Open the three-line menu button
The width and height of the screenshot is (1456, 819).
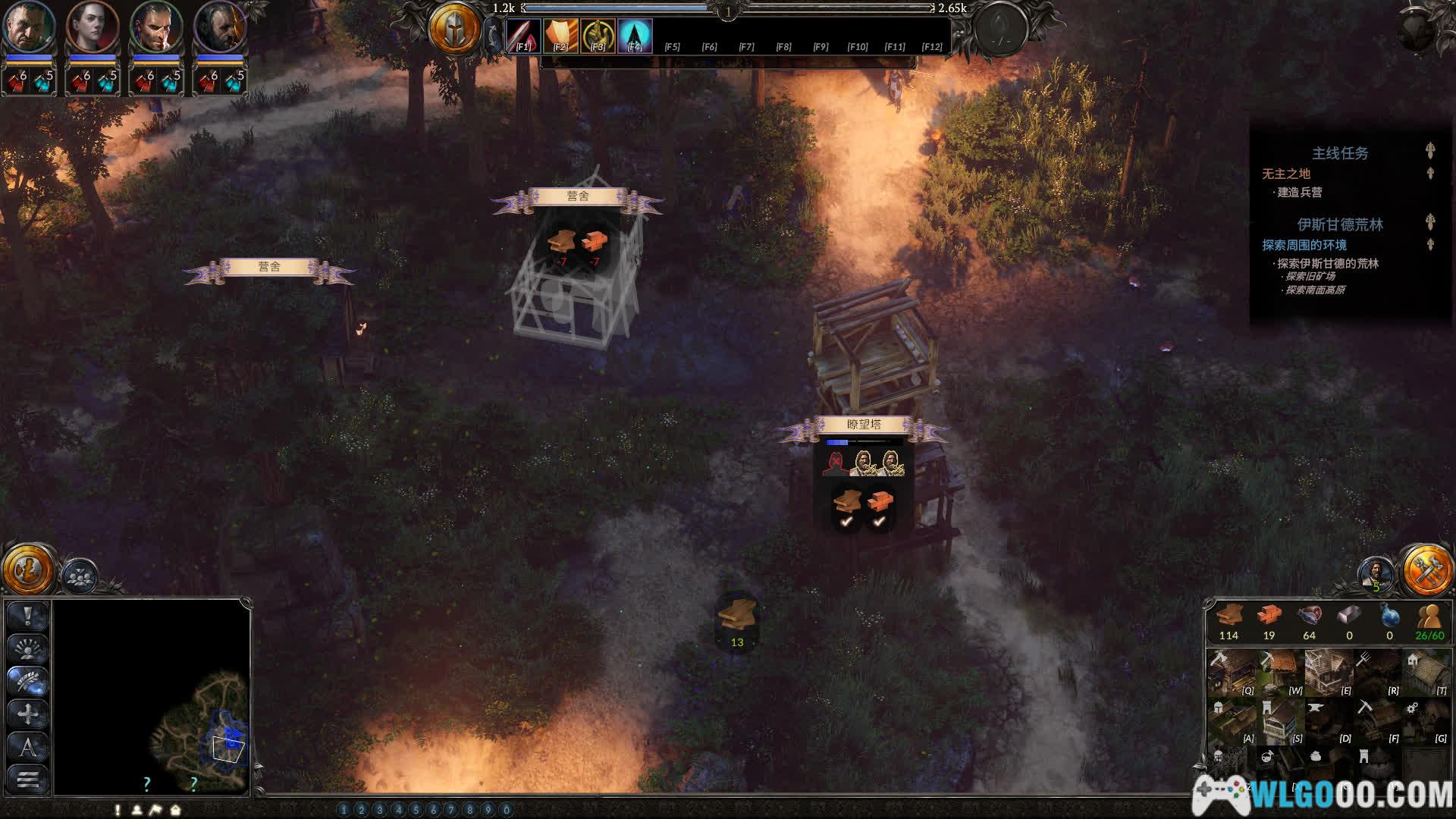28,779
